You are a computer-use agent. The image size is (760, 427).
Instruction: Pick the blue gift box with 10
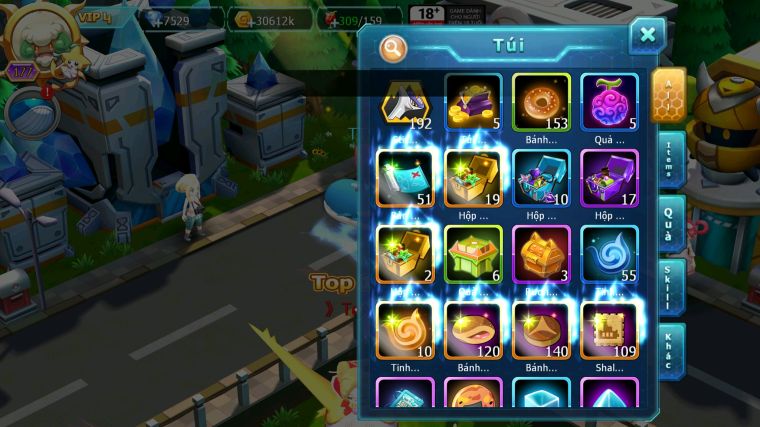point(541,177)
